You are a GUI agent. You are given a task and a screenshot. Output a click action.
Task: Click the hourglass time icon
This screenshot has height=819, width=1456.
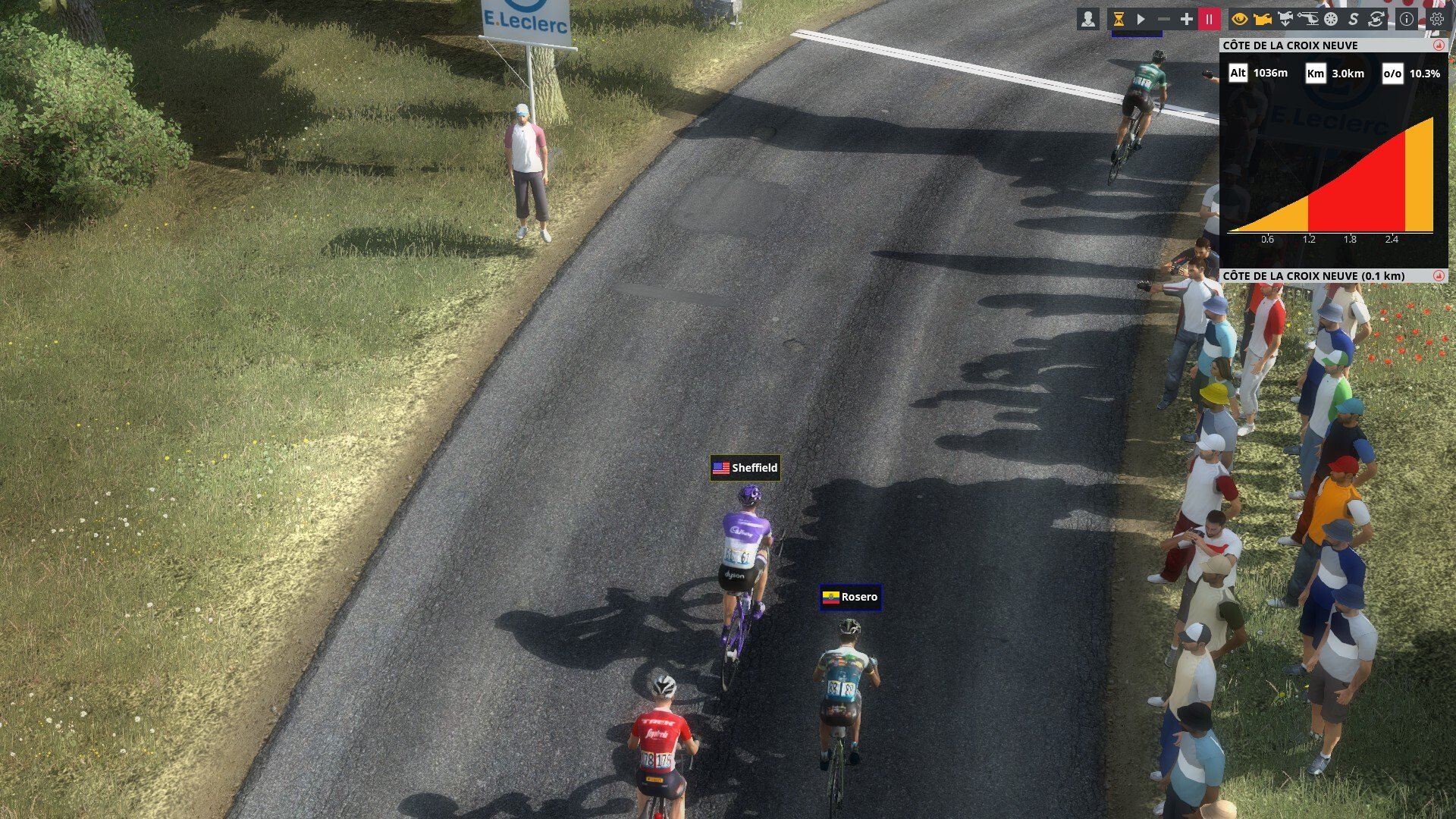click(1118, 20)
